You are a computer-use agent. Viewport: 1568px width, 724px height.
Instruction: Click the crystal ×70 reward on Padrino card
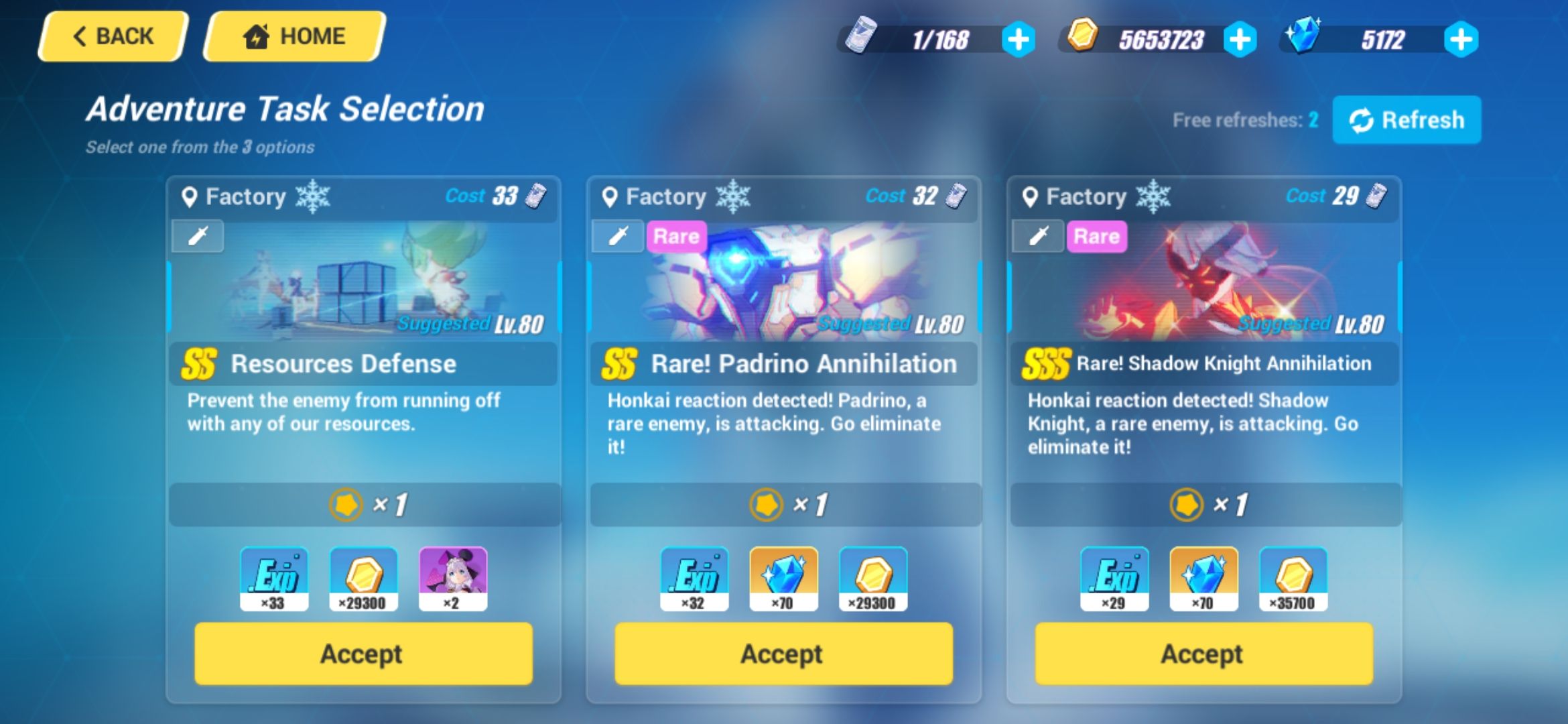[784, 579]
